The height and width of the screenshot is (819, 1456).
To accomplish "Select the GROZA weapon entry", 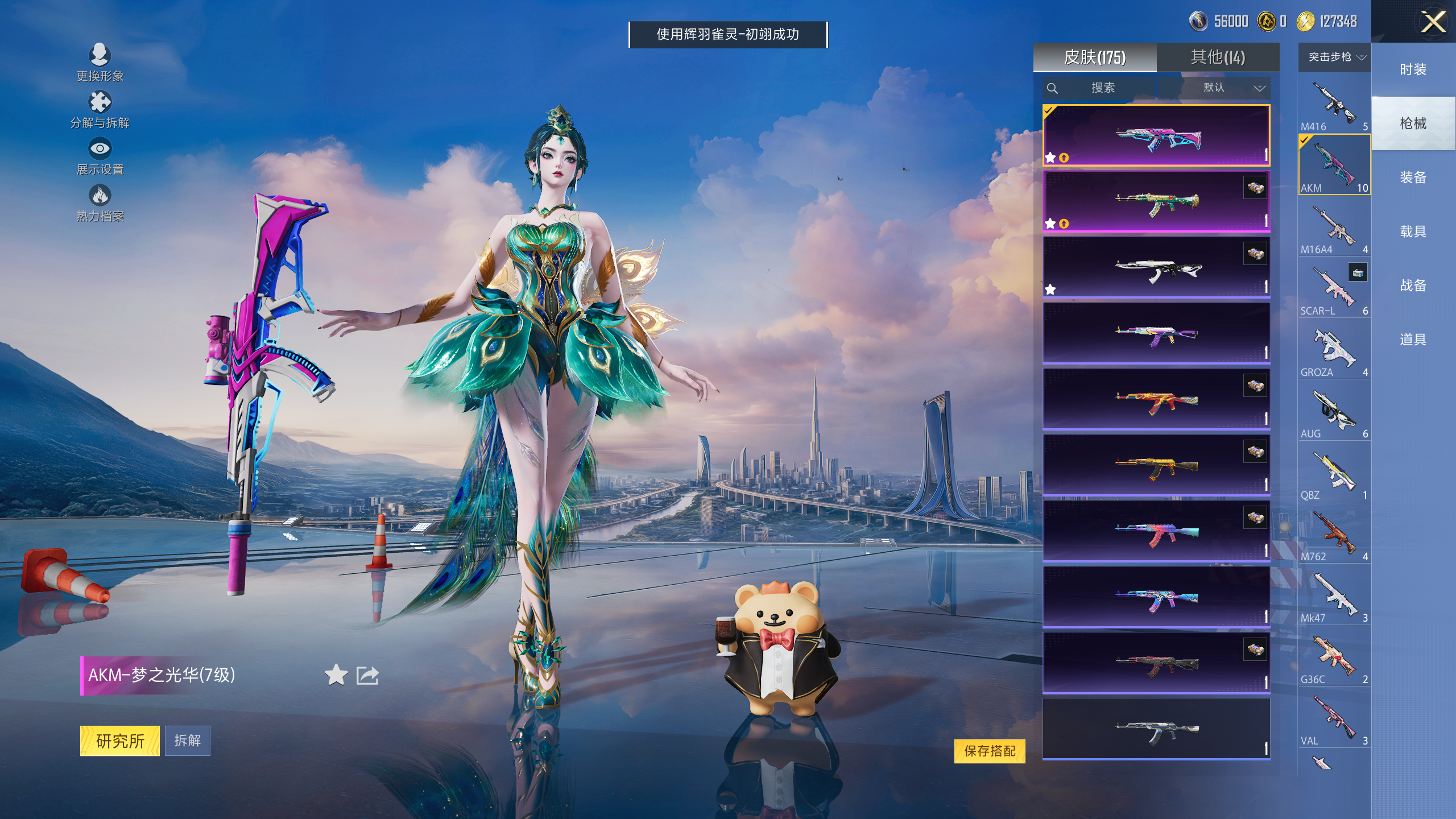I will tap(1334, 351).
